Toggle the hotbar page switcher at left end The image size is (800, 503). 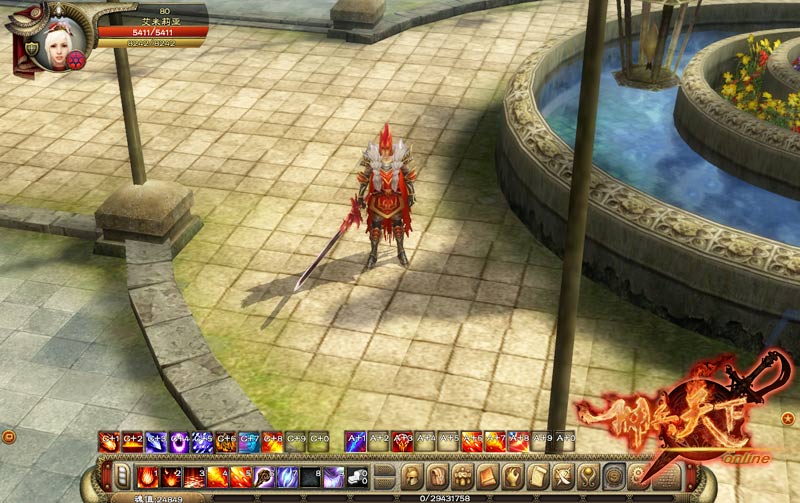coord(122,476)
